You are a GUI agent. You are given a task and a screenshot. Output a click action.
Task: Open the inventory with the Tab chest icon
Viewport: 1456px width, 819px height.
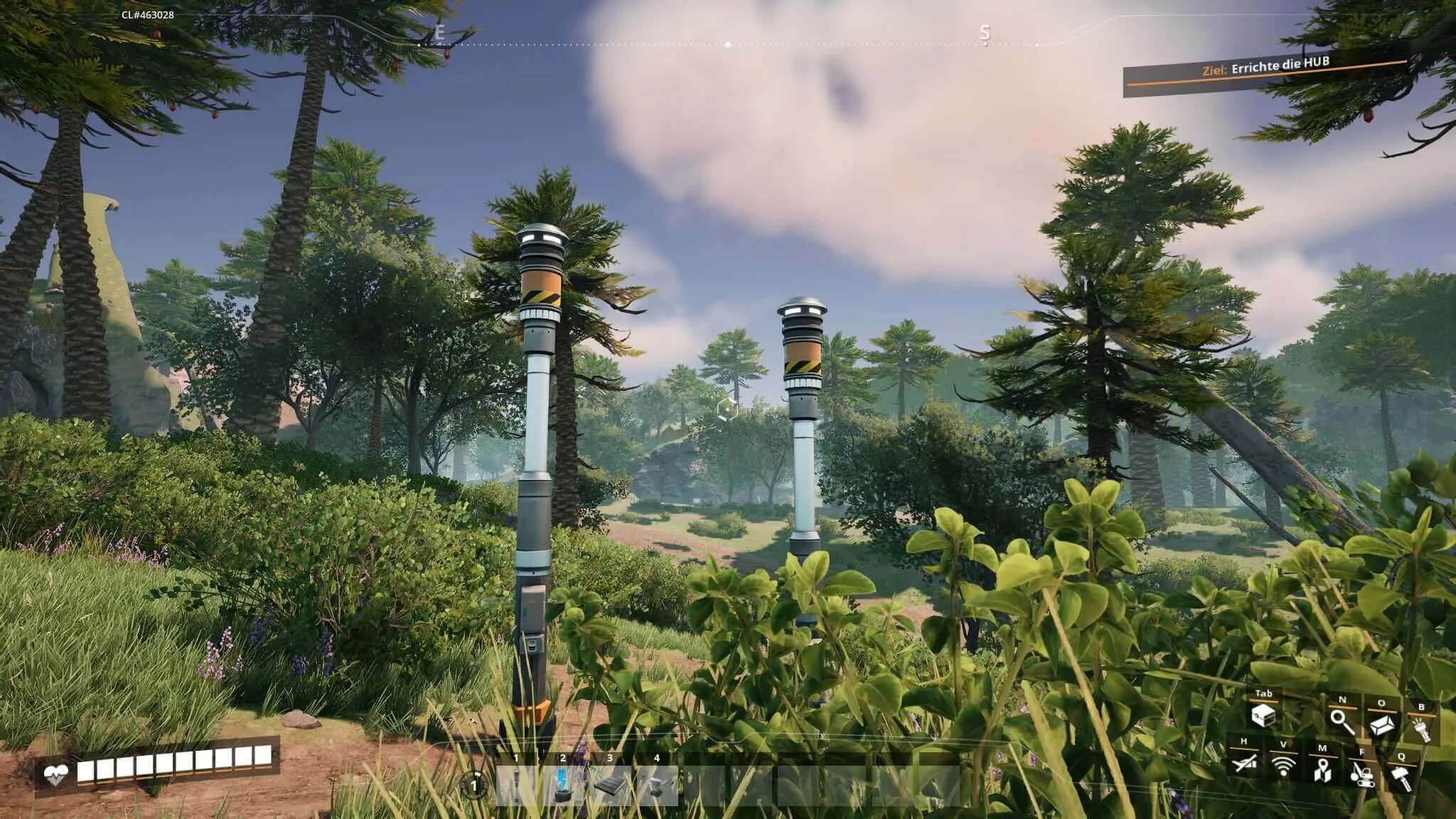point(1263,717)
